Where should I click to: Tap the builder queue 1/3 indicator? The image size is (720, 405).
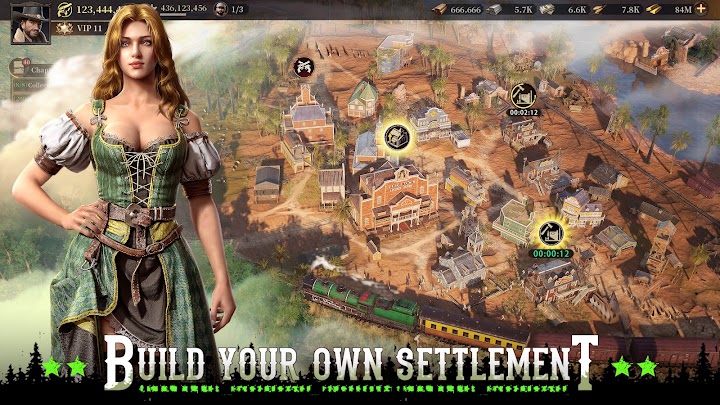229,9
